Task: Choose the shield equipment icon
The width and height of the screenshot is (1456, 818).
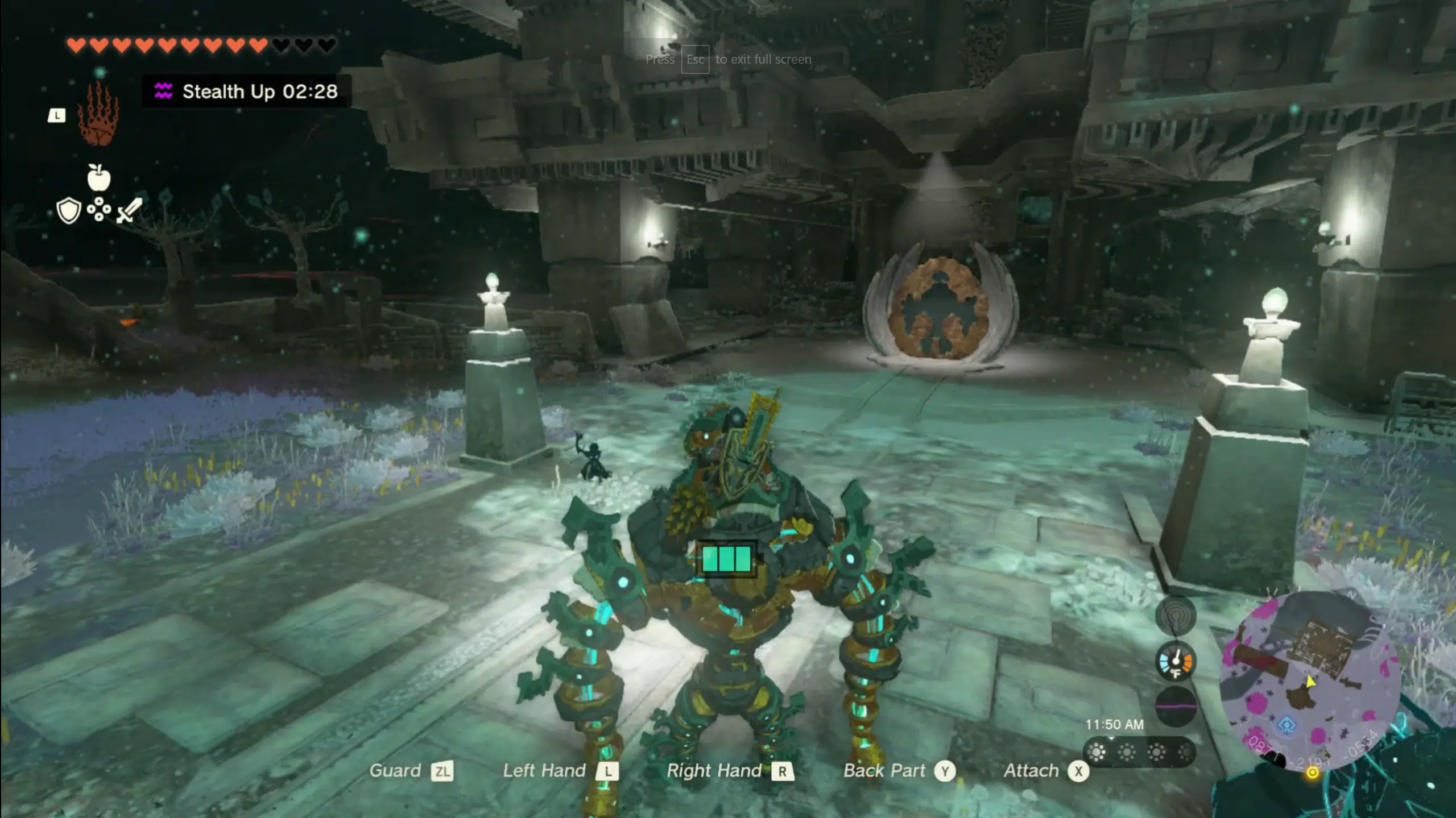Action: [69, 210]
